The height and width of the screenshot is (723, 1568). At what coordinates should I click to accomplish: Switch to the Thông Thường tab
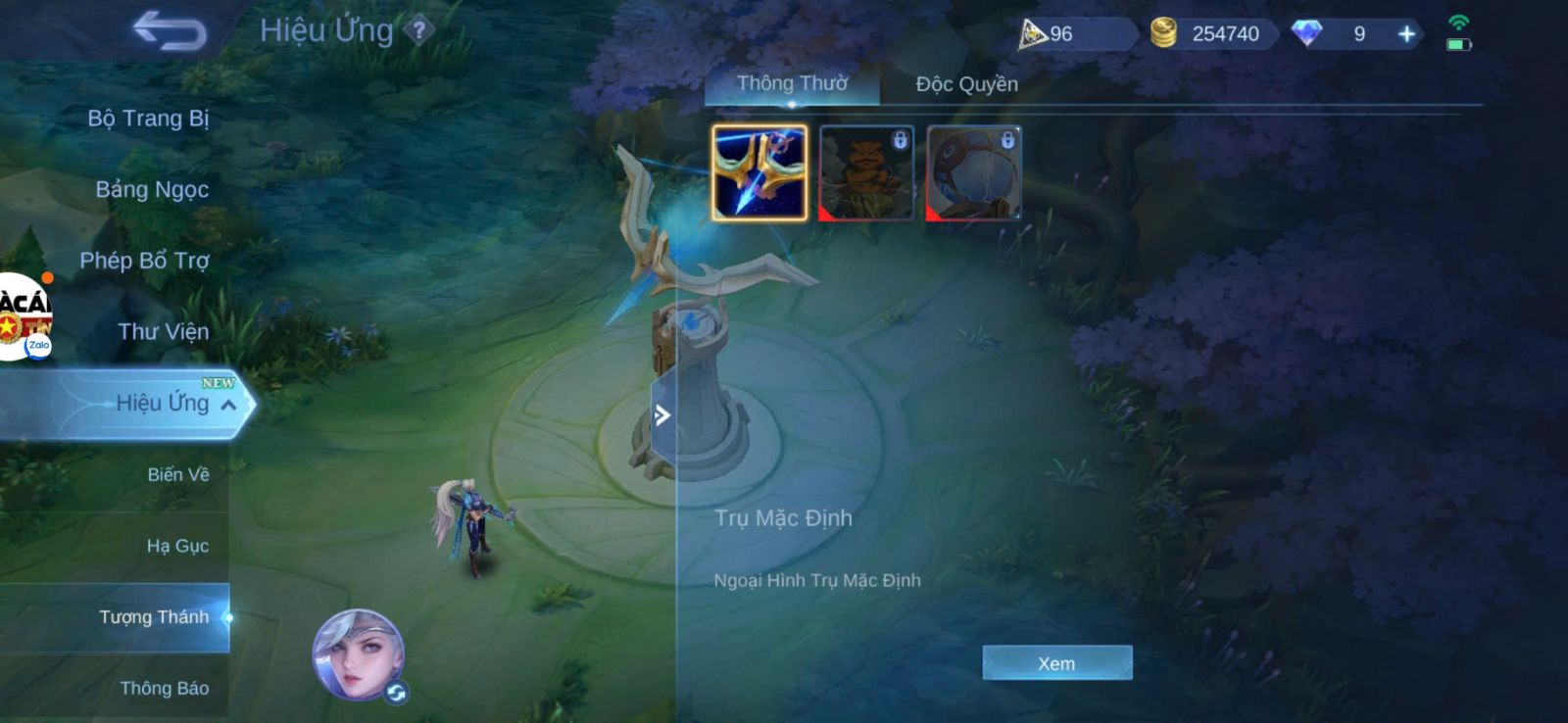click(792, 84)
